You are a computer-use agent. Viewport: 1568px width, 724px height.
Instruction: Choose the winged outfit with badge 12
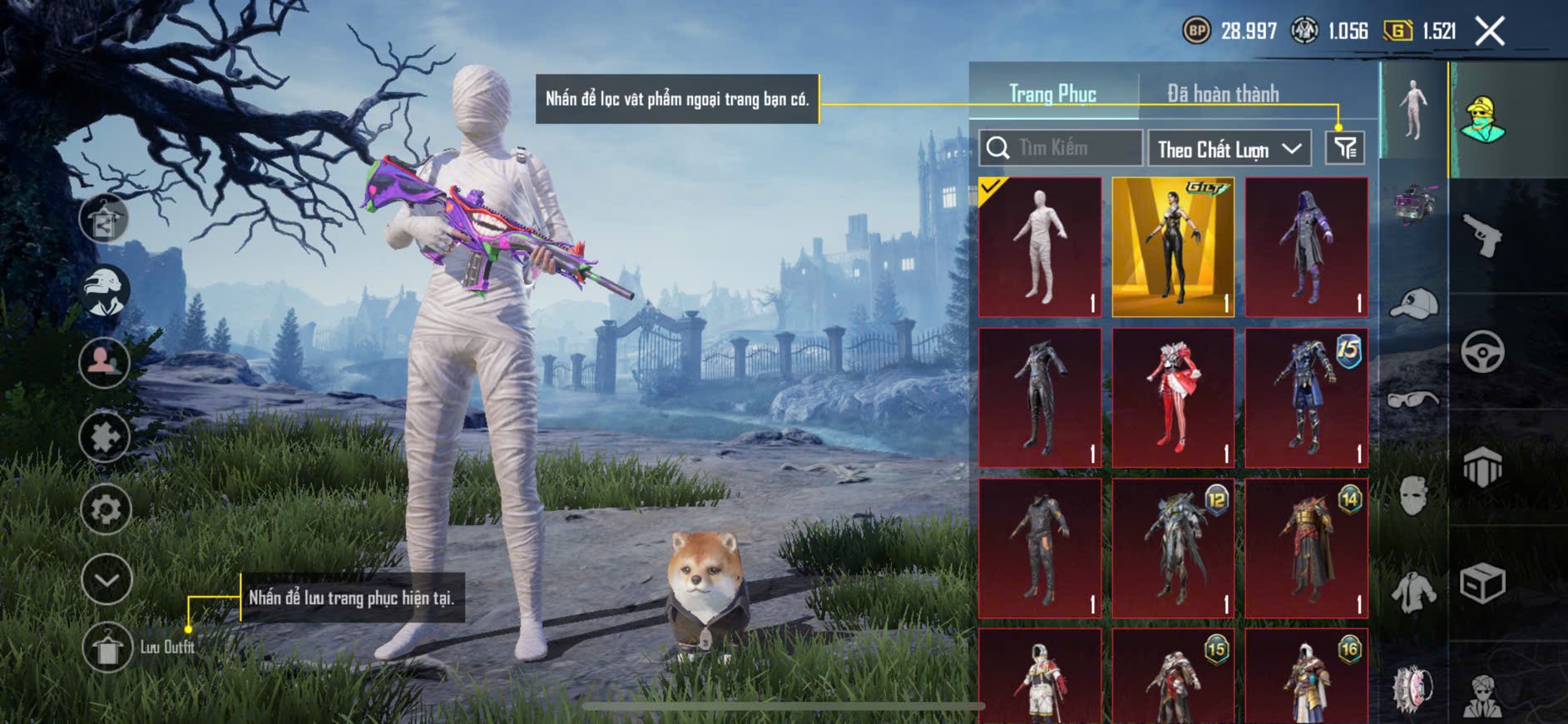(1173, 548)
